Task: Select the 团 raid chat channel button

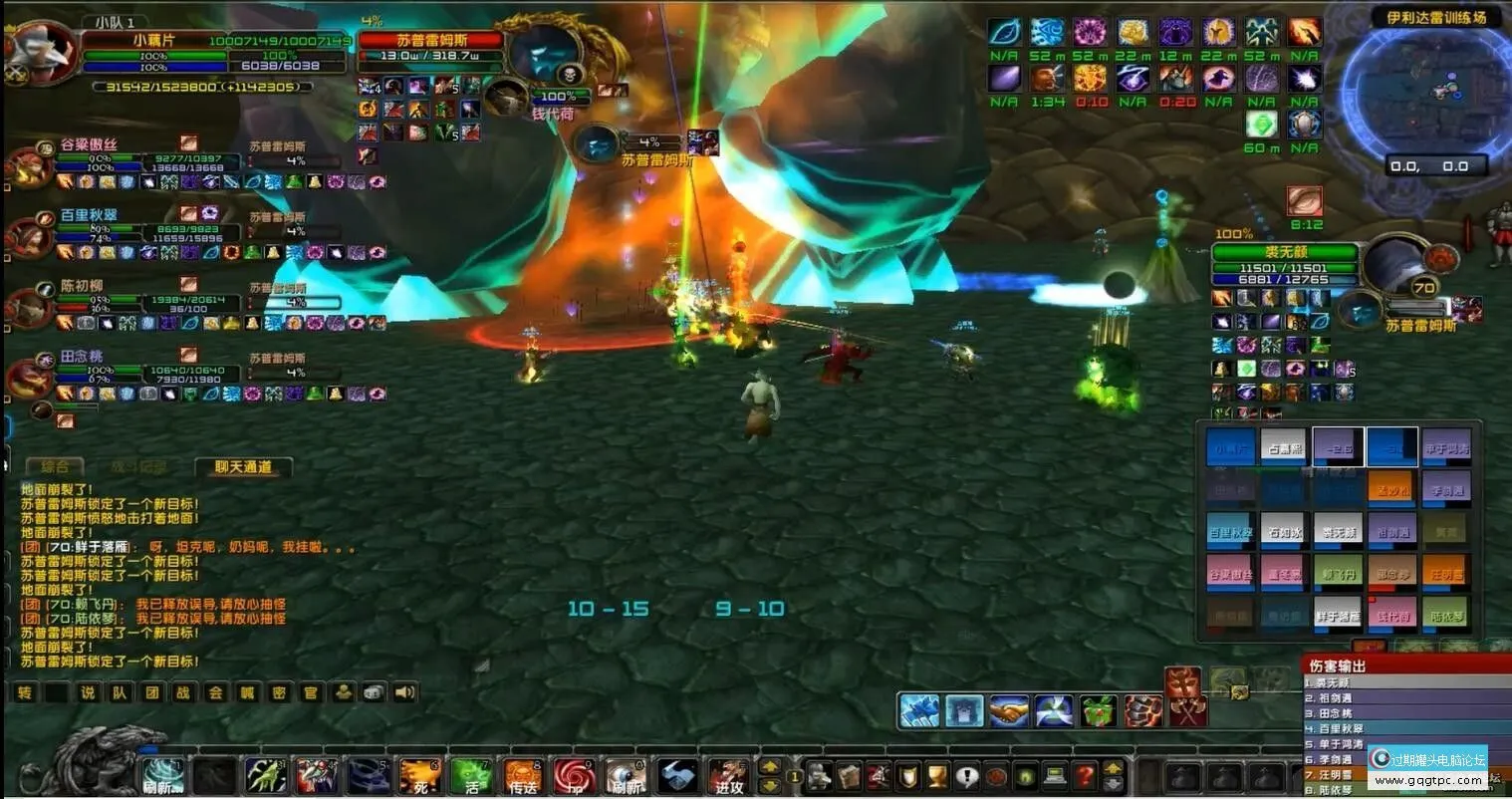Action: (x=152, y=692)
